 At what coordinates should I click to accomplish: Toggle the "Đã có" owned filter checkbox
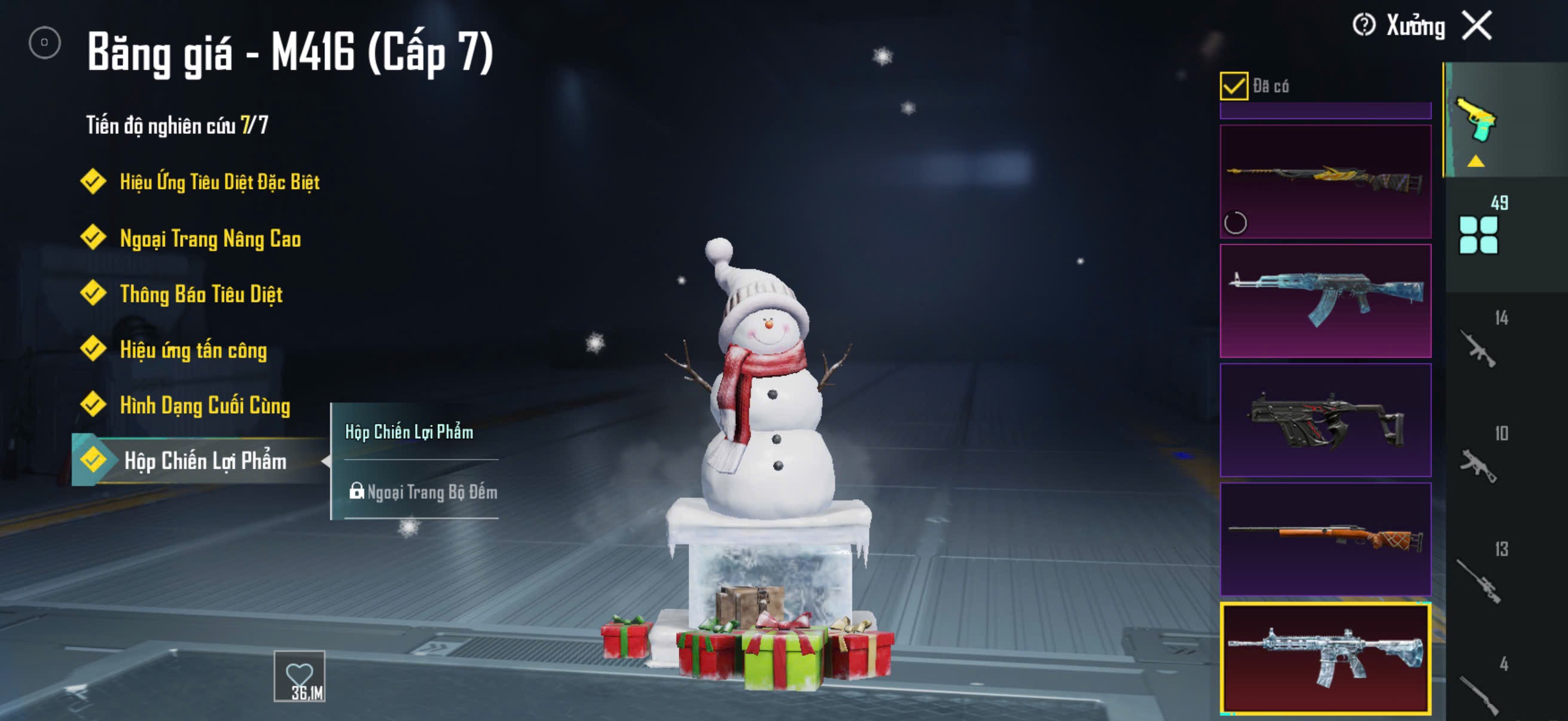click(x=1233, y=85)
